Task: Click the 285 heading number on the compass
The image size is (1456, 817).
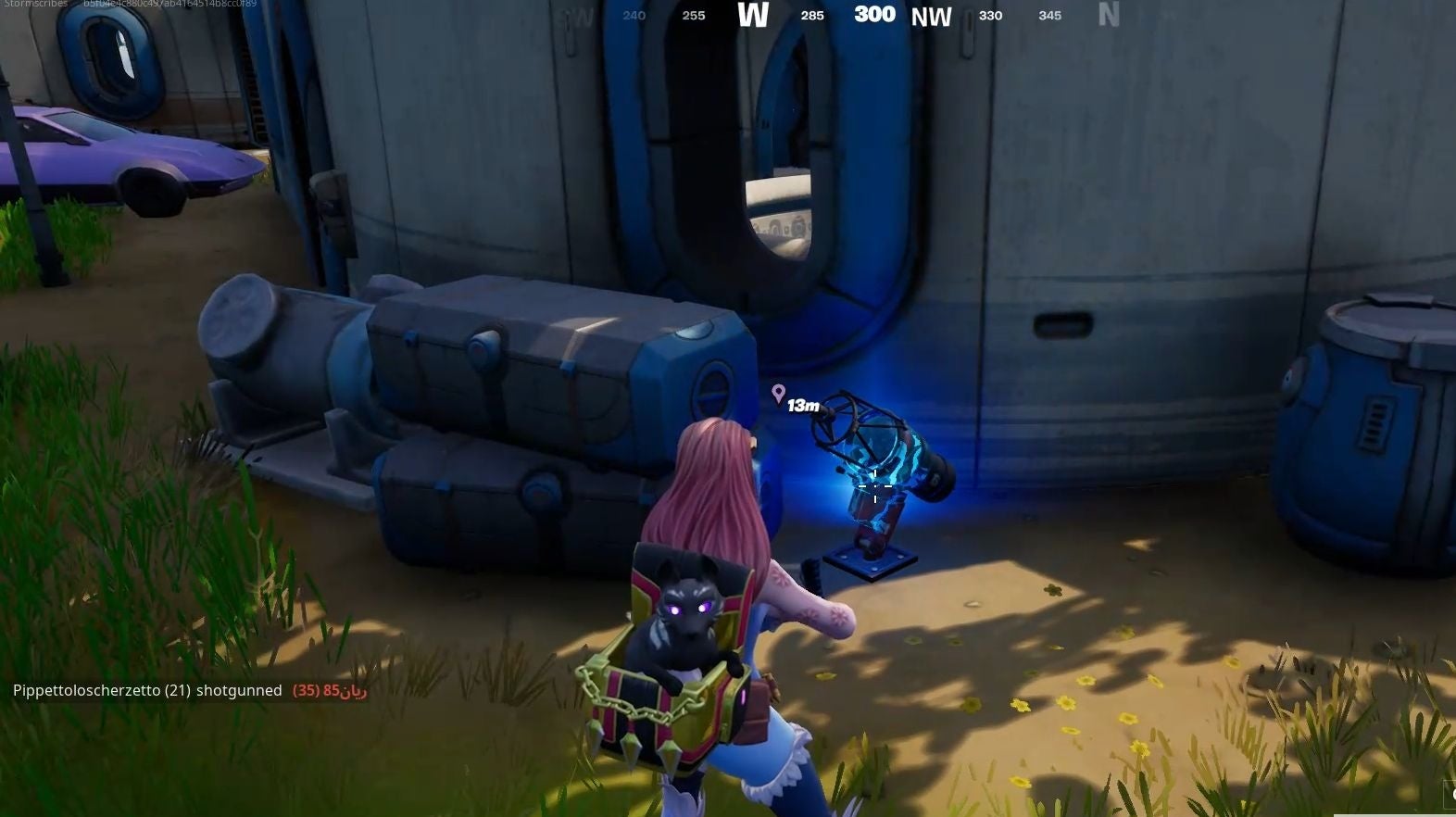Action: [812, 16]
